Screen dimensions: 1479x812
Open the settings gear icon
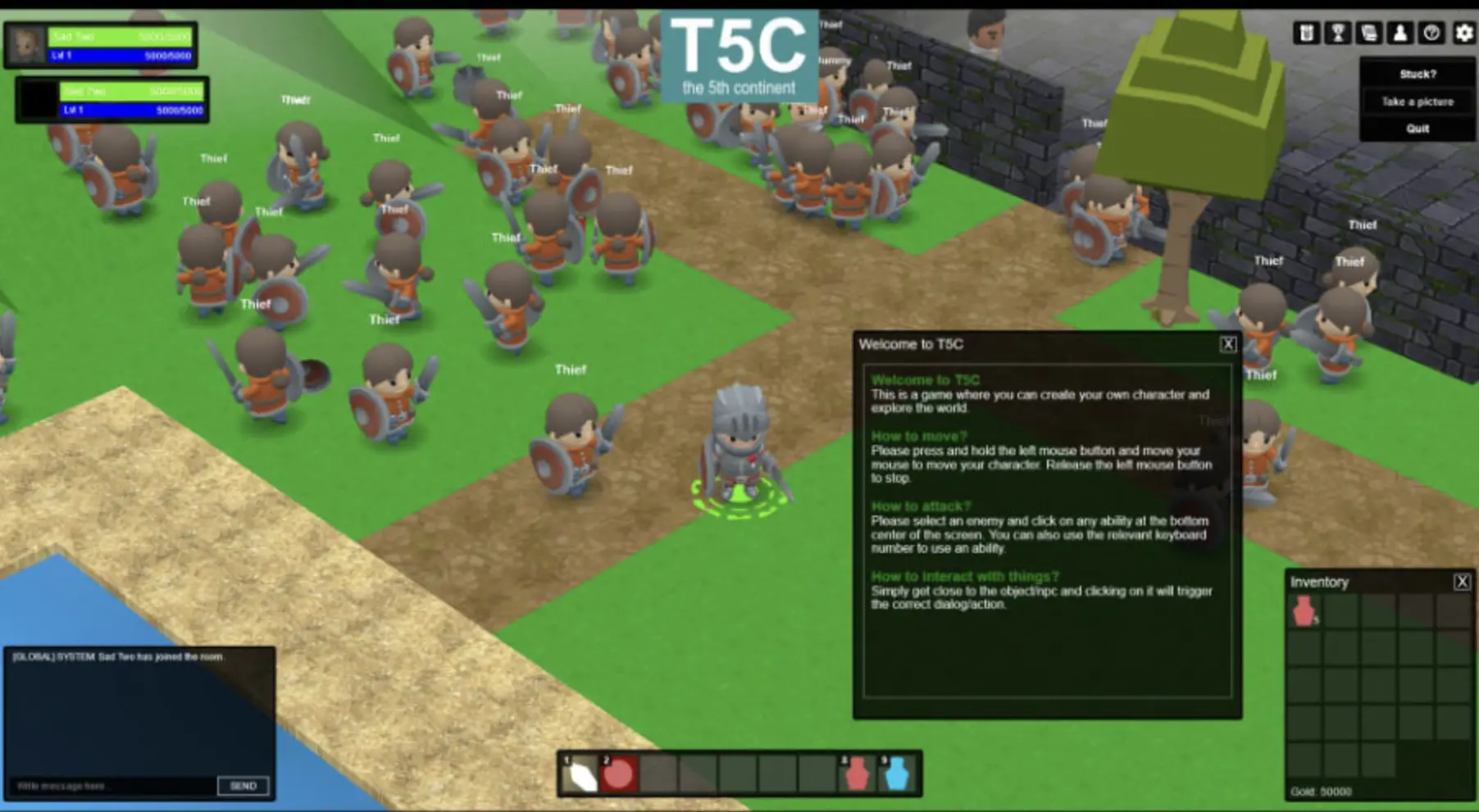point(1463,33)
